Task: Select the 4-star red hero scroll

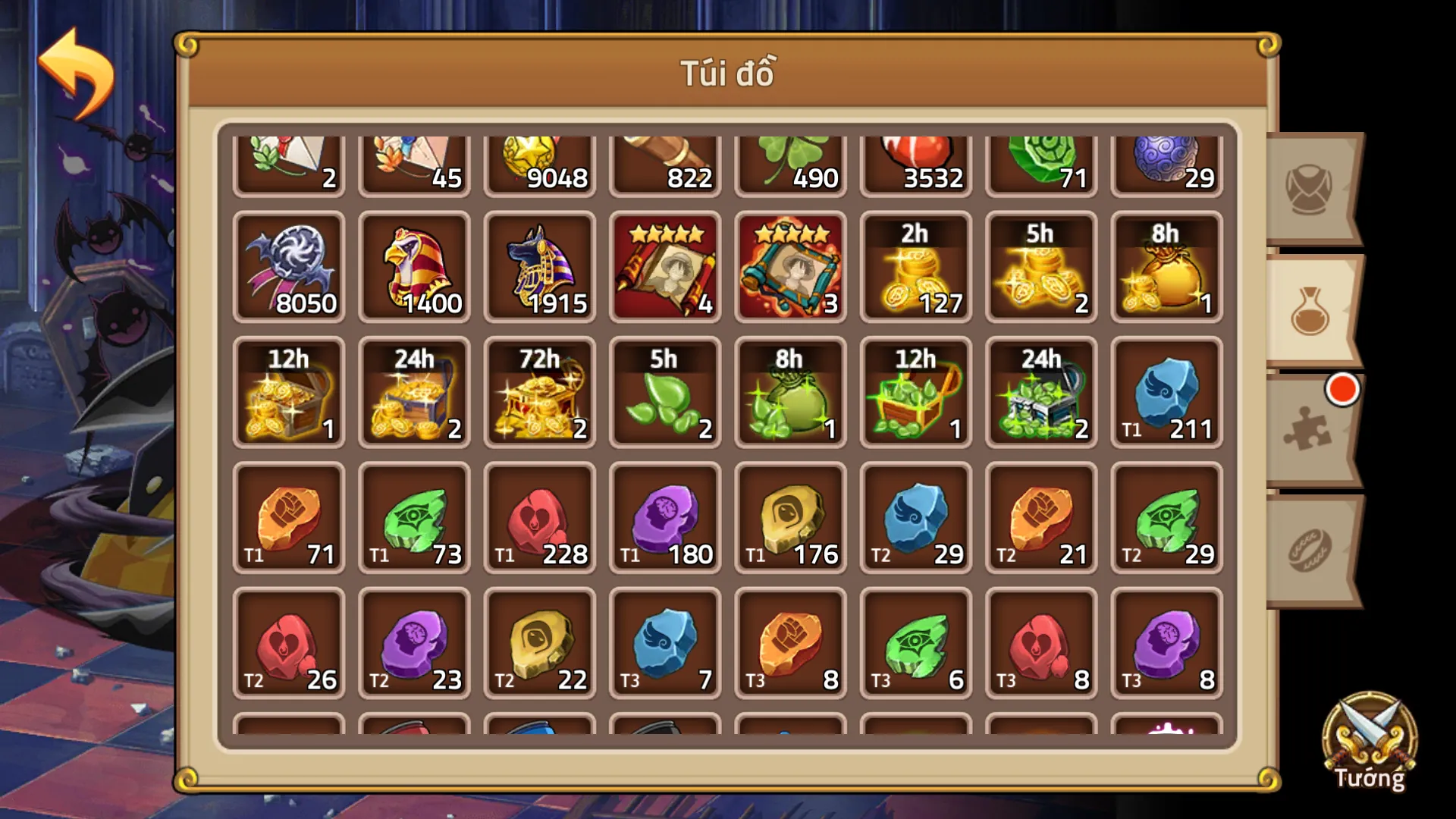Action: click(665, 267)
